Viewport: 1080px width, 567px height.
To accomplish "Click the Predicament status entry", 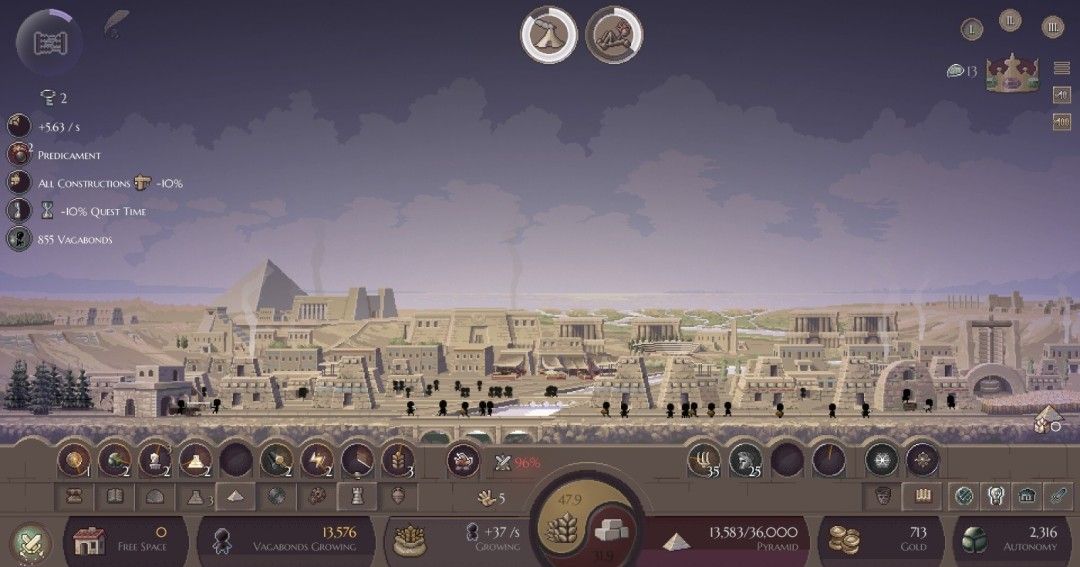I will pos(68,155).
